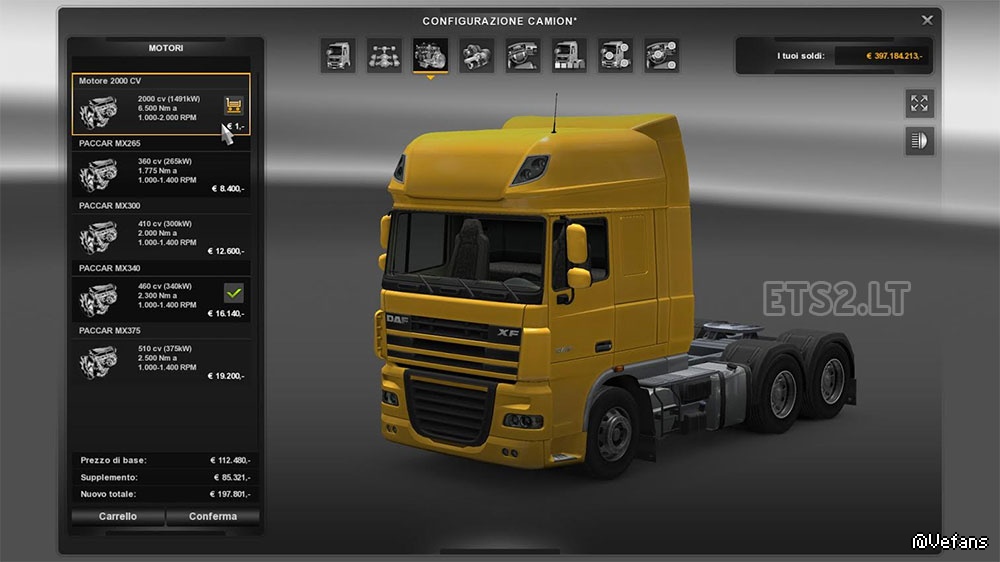
Task: Open the engine tab
Action: (430, 55)
